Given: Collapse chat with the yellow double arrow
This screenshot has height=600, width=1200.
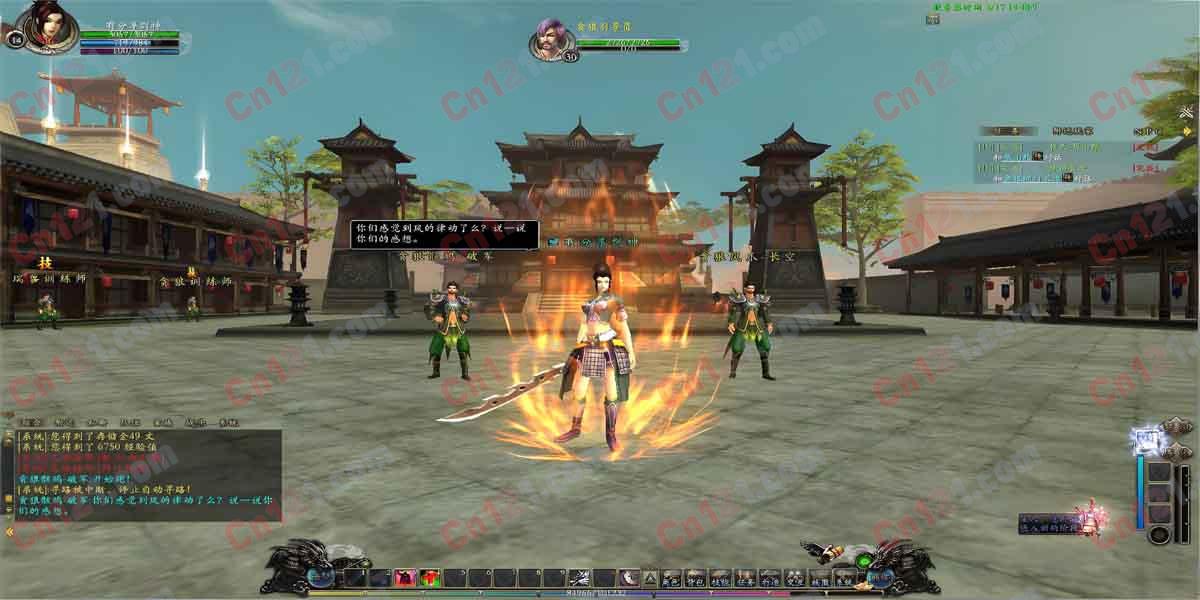Looking at the screenshot, I should [x=9, y=532].
